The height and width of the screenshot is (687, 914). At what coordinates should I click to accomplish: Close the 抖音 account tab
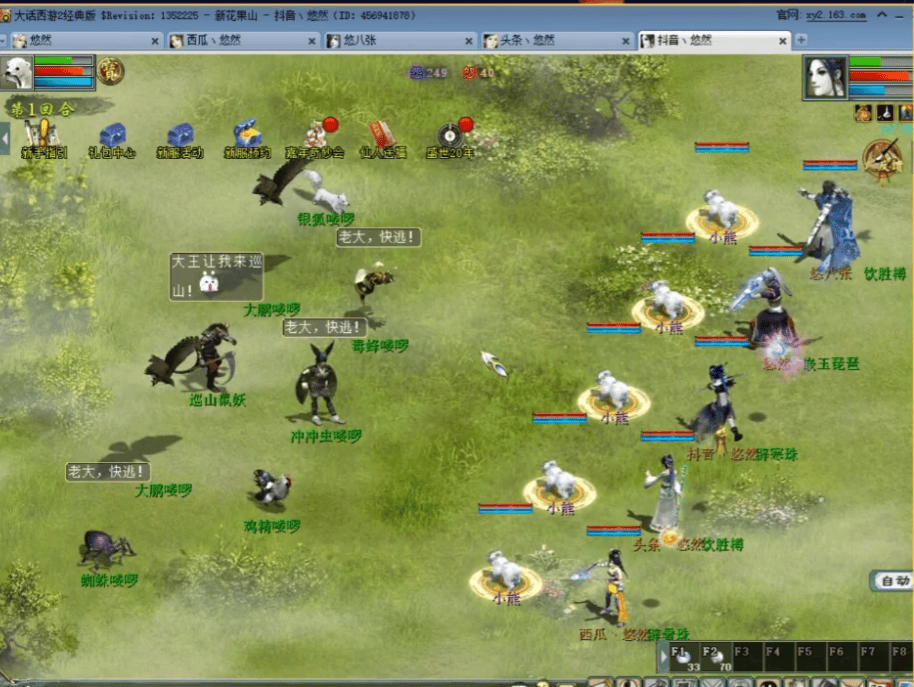784,41
